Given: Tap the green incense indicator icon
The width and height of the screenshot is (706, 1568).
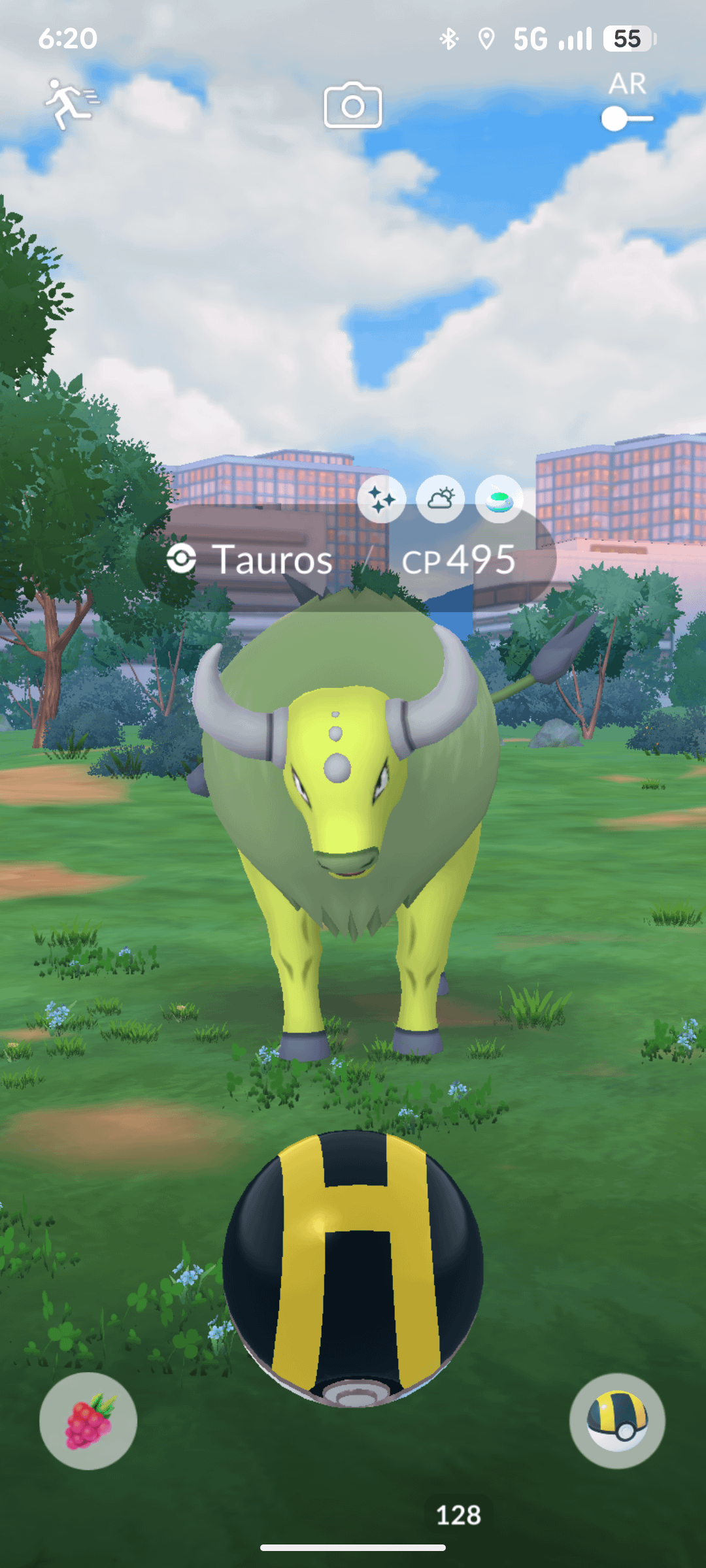Looking at the screenshot, I should click(x=499, y=499).
